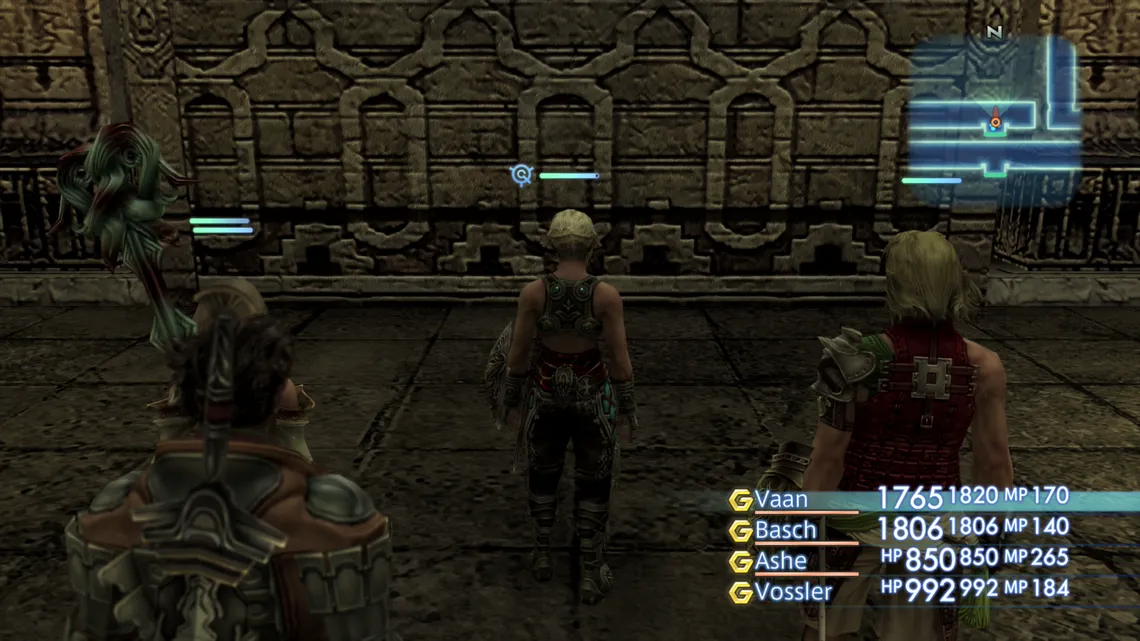Toggle Vaan's gambit G icon
1140x641 pixels.
[740, 500]
